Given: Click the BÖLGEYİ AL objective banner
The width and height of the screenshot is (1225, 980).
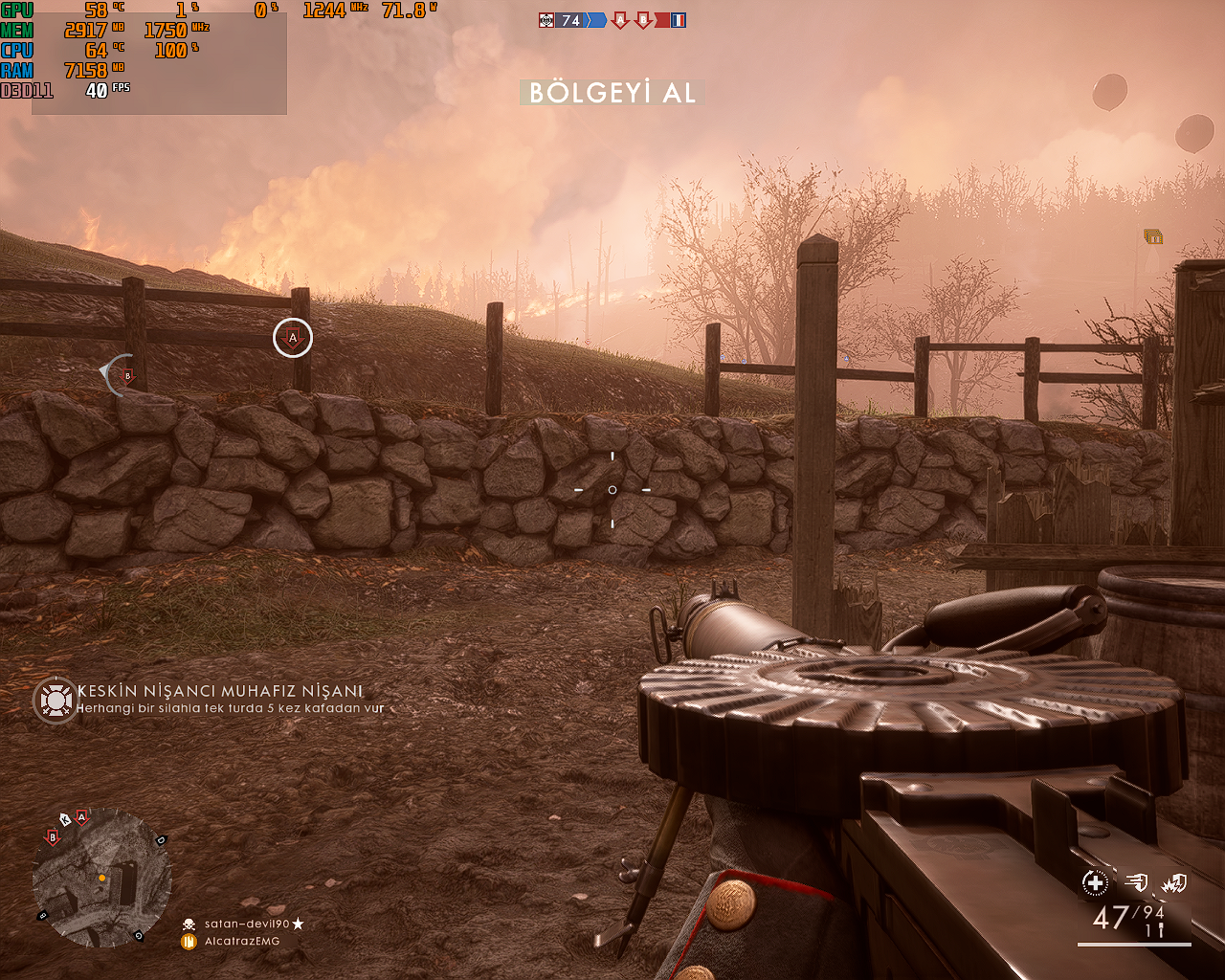Looking at the screenshot, I should click(x=612, y=93).
